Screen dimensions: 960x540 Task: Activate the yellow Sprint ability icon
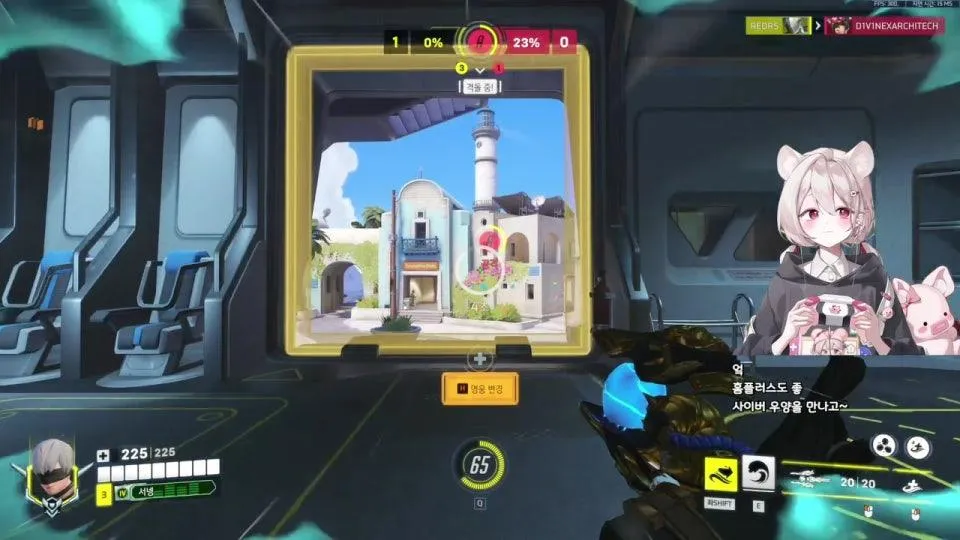coord(721,475)
